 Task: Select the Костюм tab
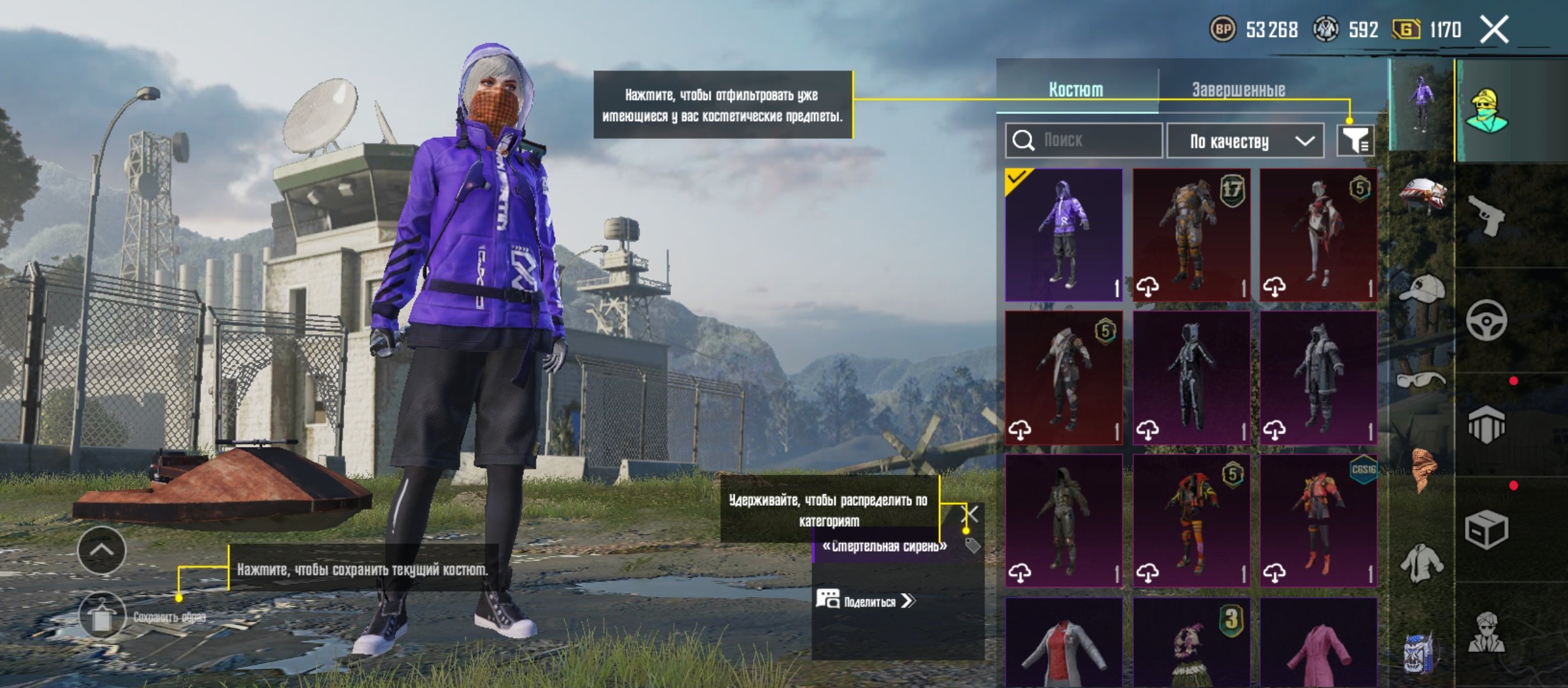[x=1076, y=90]
